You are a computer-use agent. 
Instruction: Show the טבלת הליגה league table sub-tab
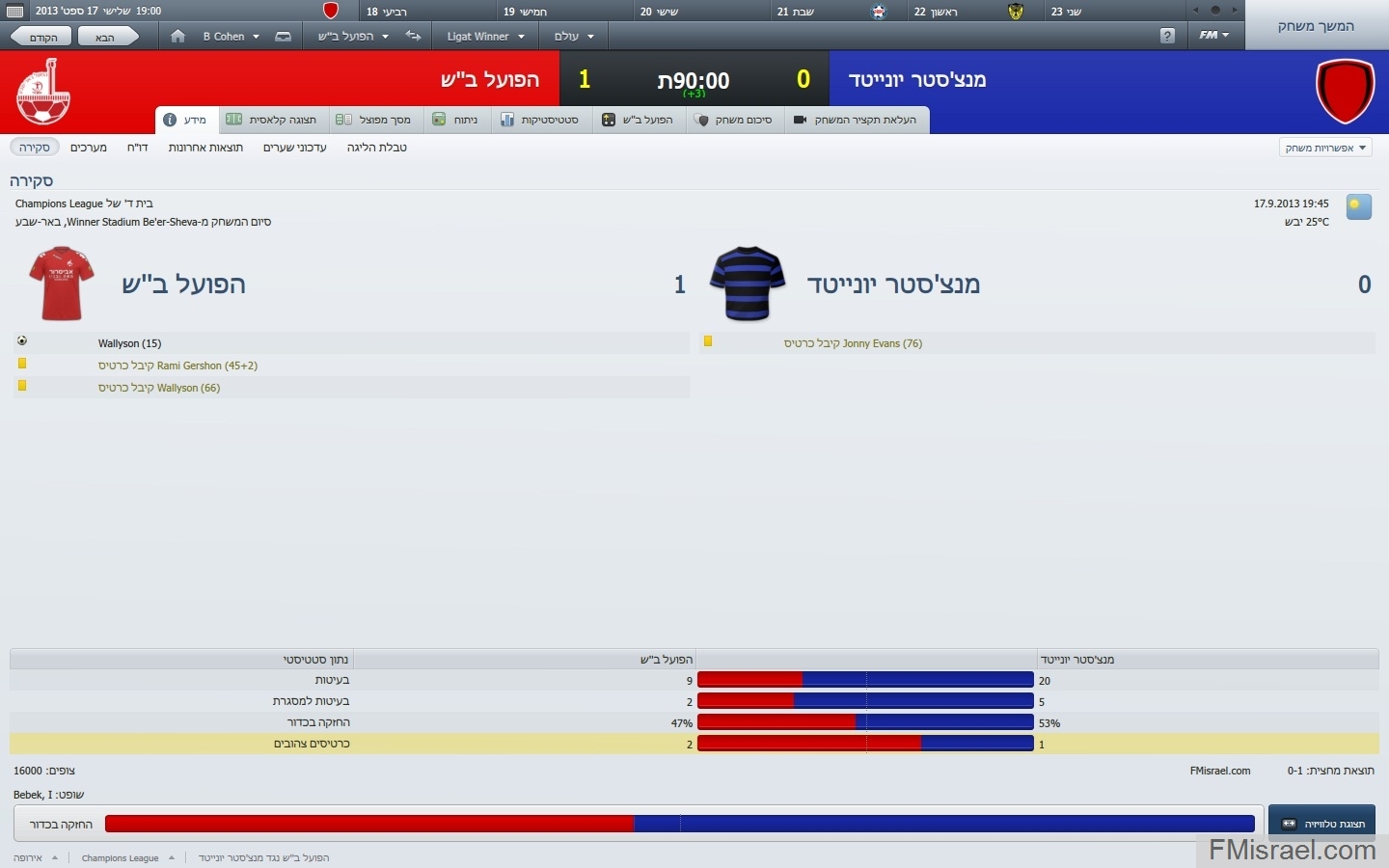coord(376,148)
